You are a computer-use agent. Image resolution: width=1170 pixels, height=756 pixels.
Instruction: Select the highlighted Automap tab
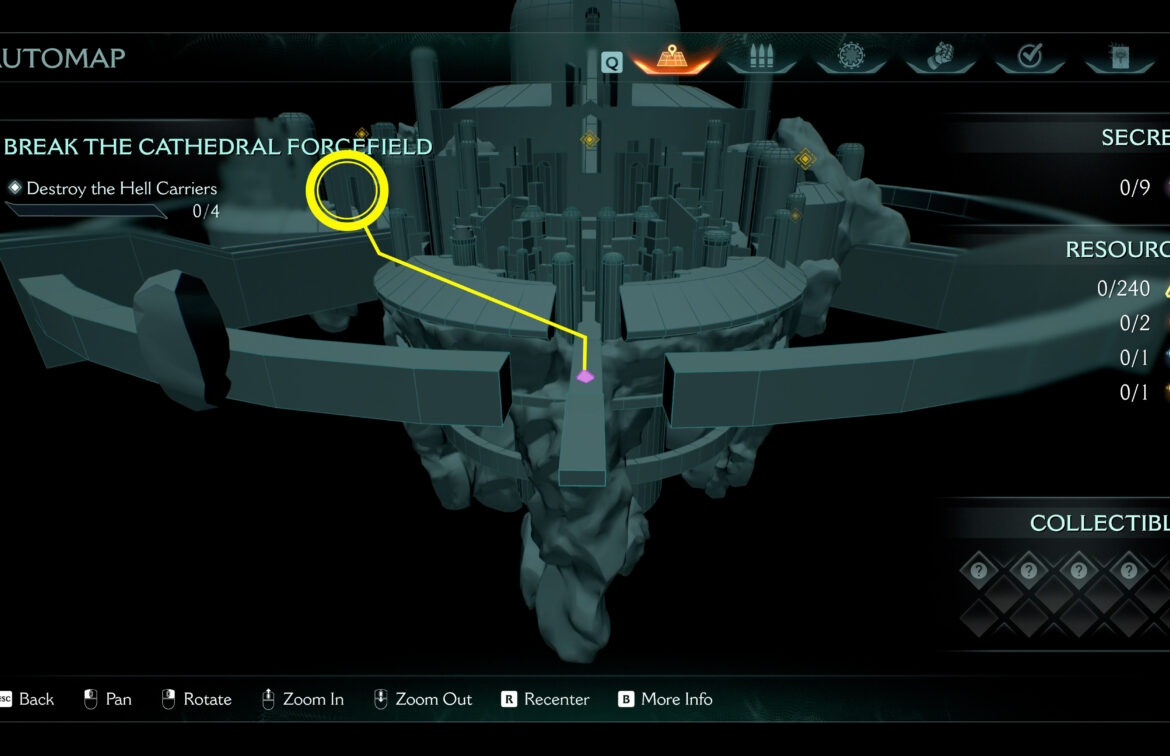(x=671, y=58)
